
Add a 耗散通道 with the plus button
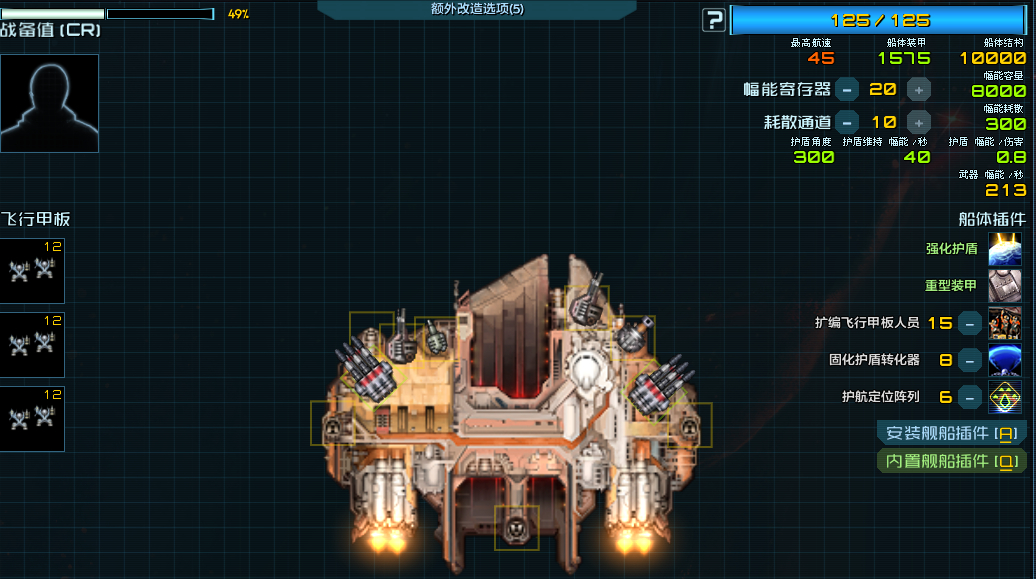[918, 122]
